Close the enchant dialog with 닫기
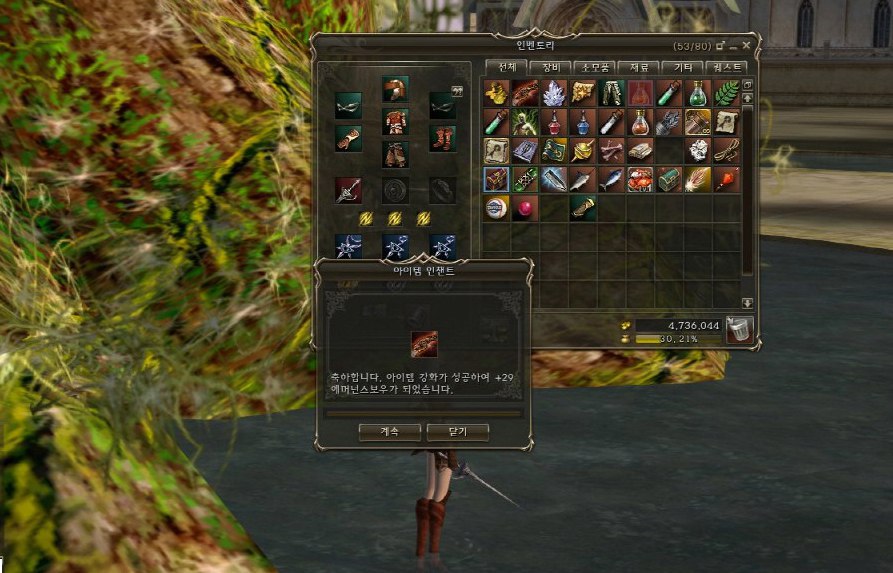 pos(457,432)
